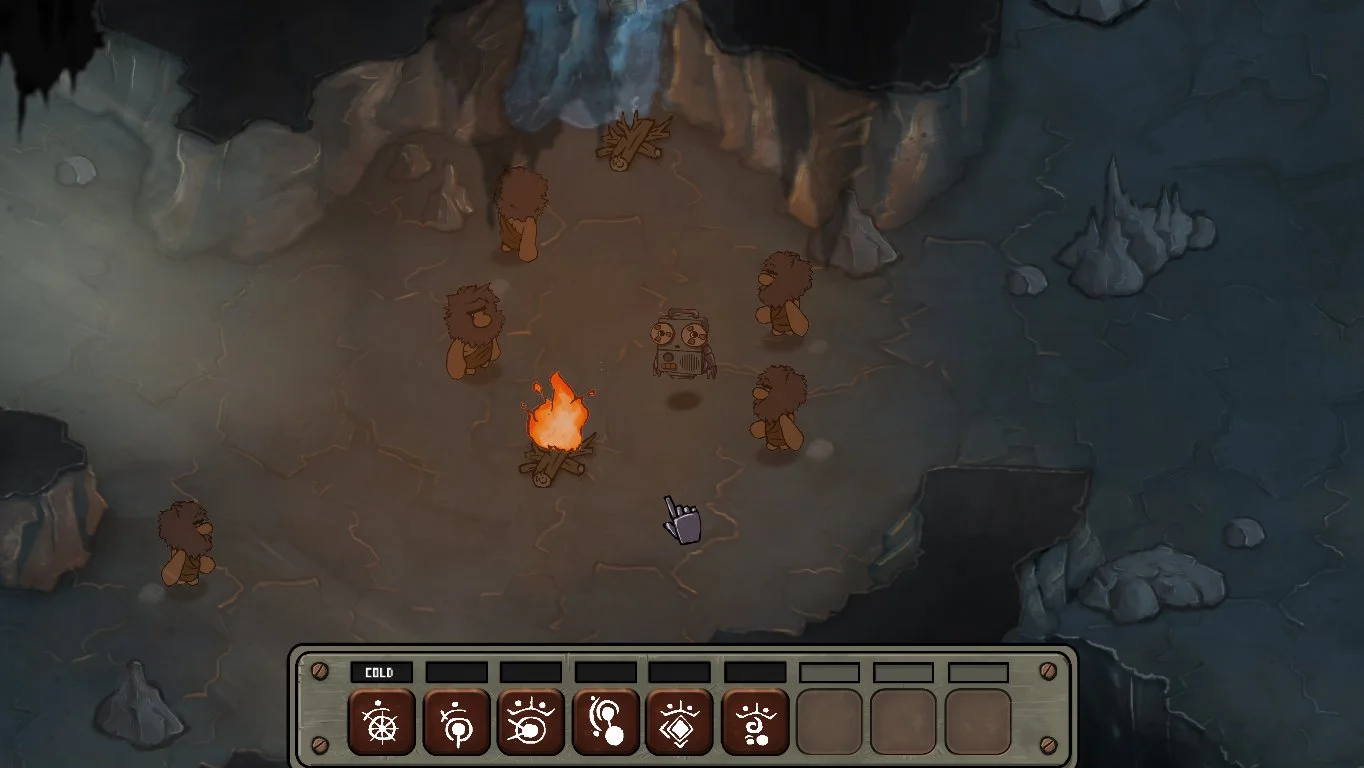Select the COLD spoked-wheel glyph button
The image size is (1364, 768).
coord(381,721)
